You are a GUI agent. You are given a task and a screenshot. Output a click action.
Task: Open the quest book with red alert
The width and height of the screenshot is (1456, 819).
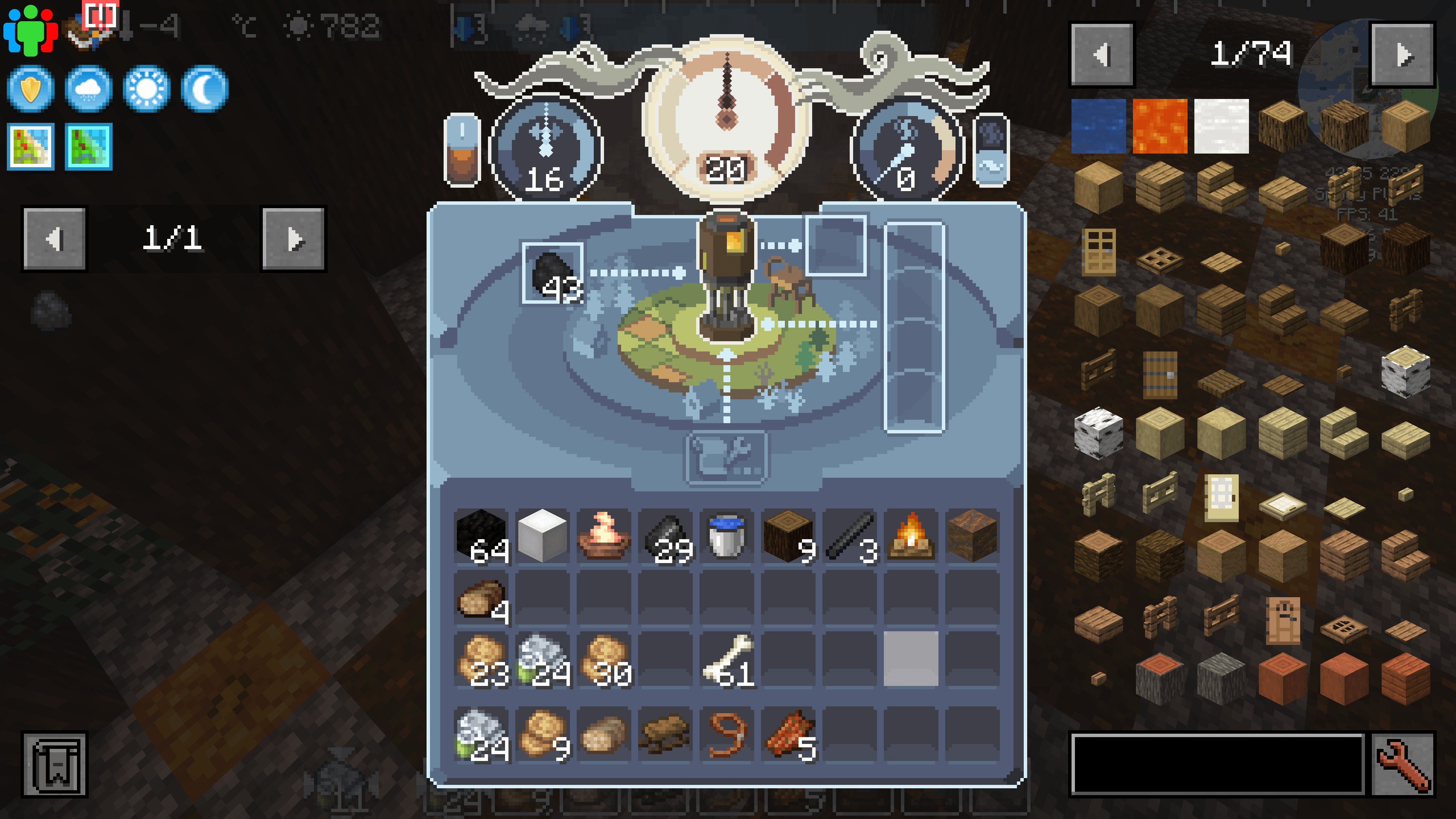pyautogui.click(x=91, y=28)
